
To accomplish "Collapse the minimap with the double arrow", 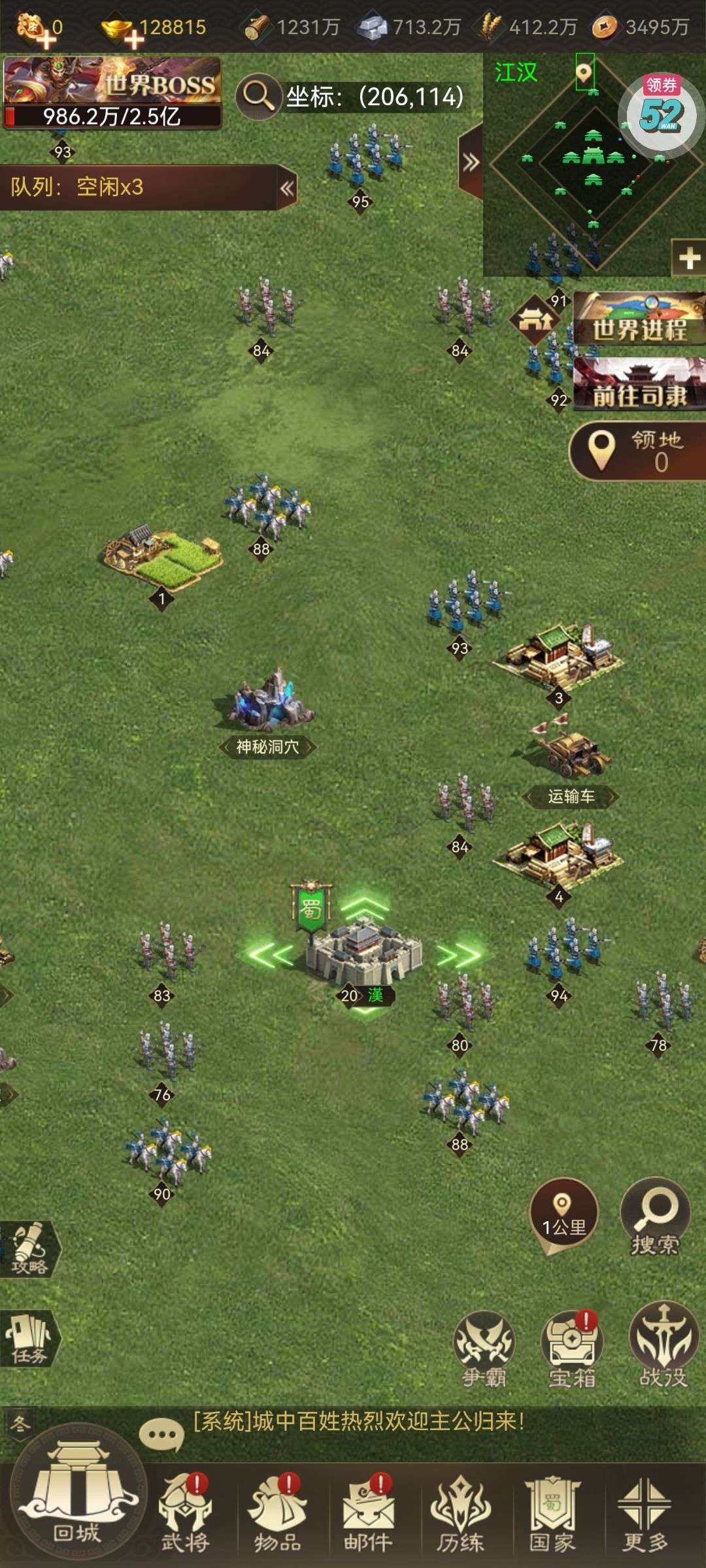I will click(x=471, y=162).
